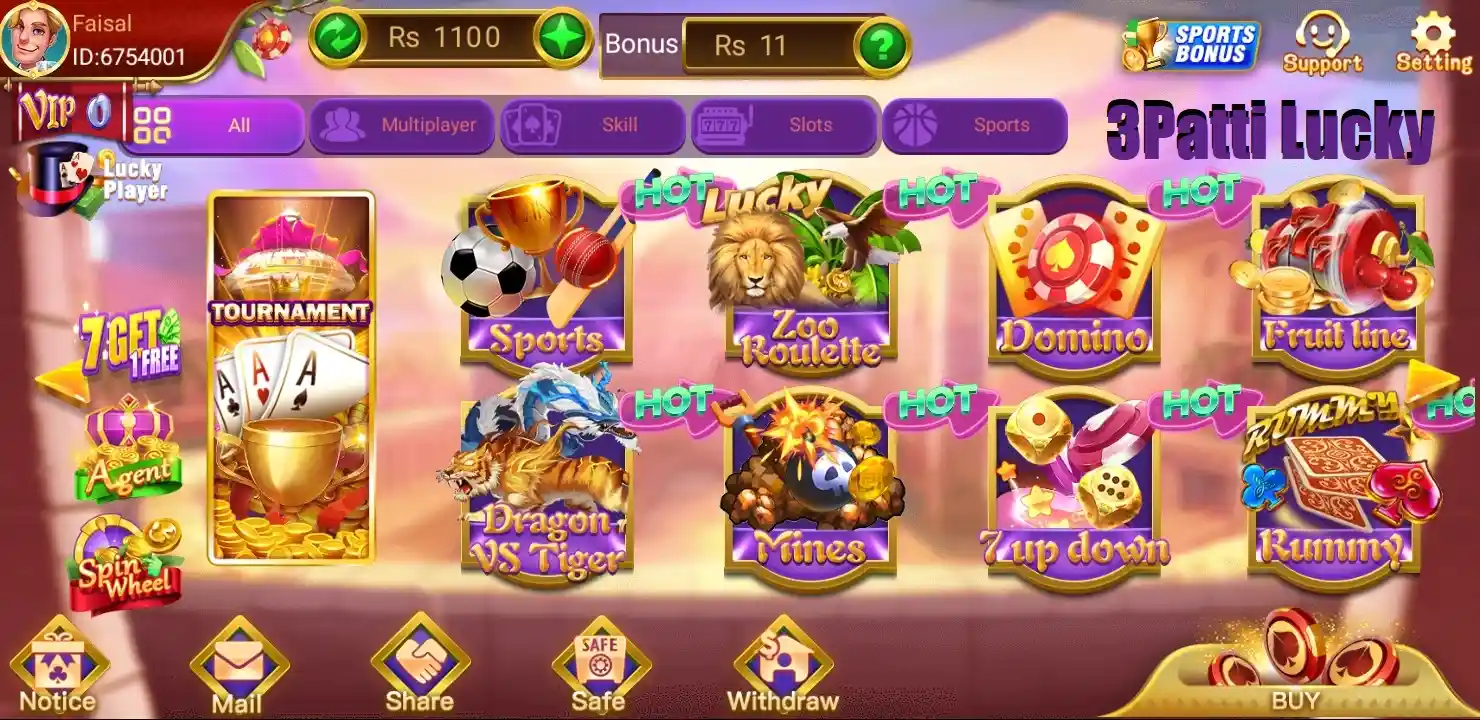Add cash using the green plus icon
This screenshot has height=720, width=1480.
point(564,37)
